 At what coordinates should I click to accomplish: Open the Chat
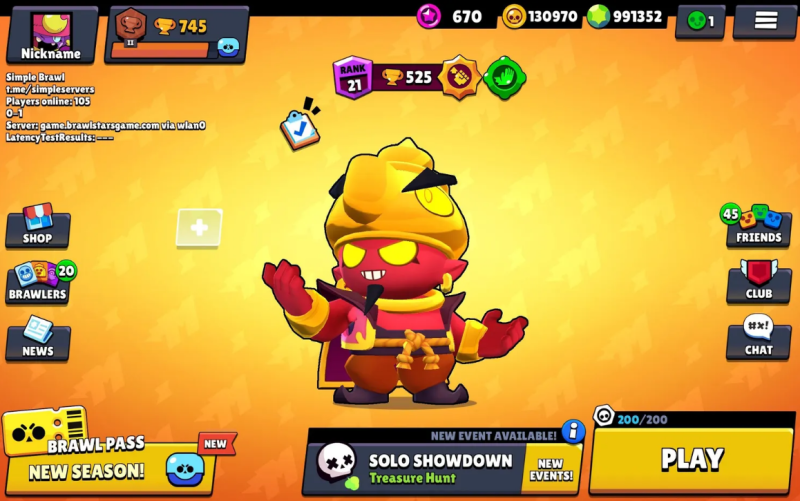[x=758, y=338]
